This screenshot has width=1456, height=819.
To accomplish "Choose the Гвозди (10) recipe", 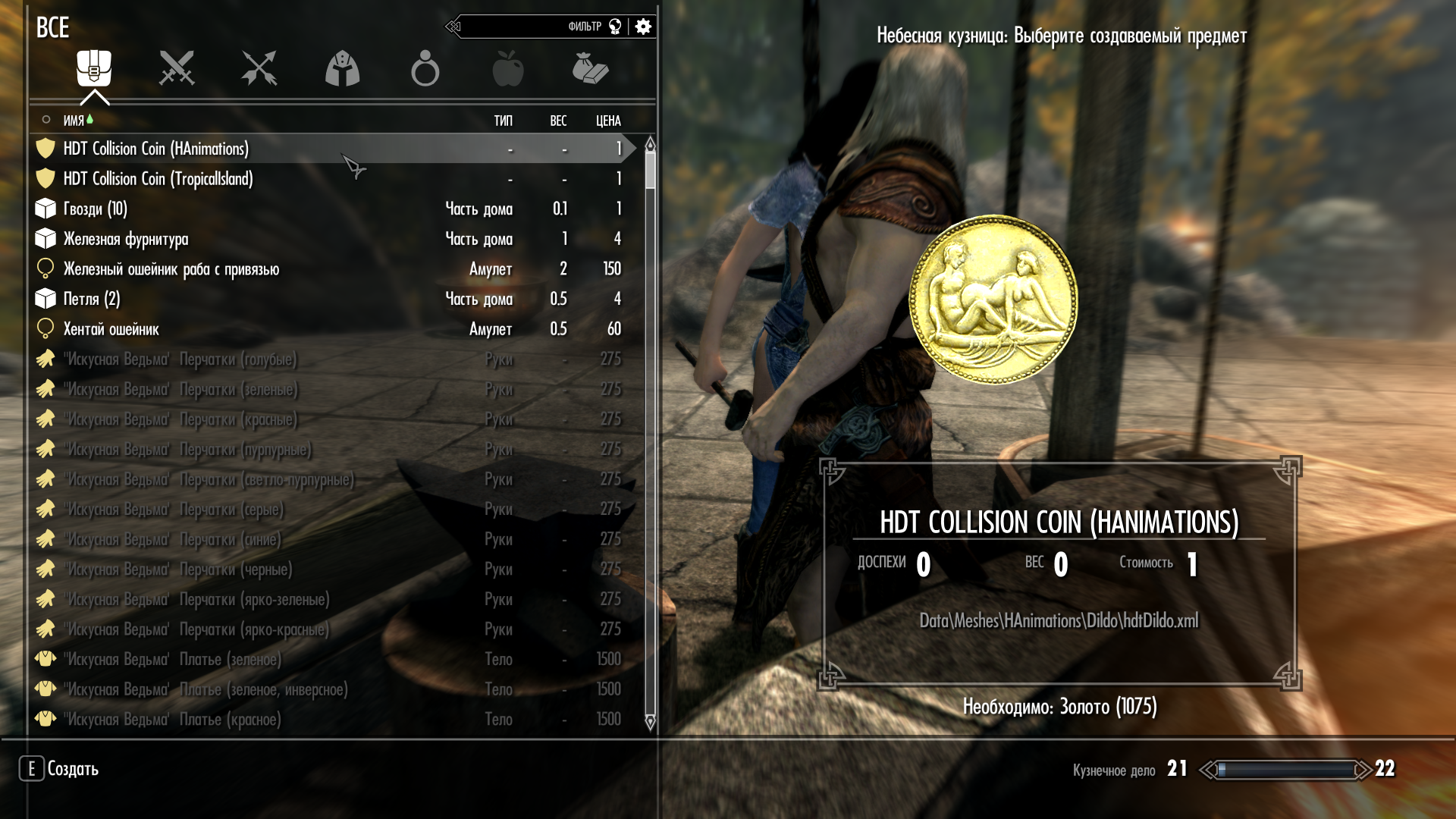I will (96, 209).
